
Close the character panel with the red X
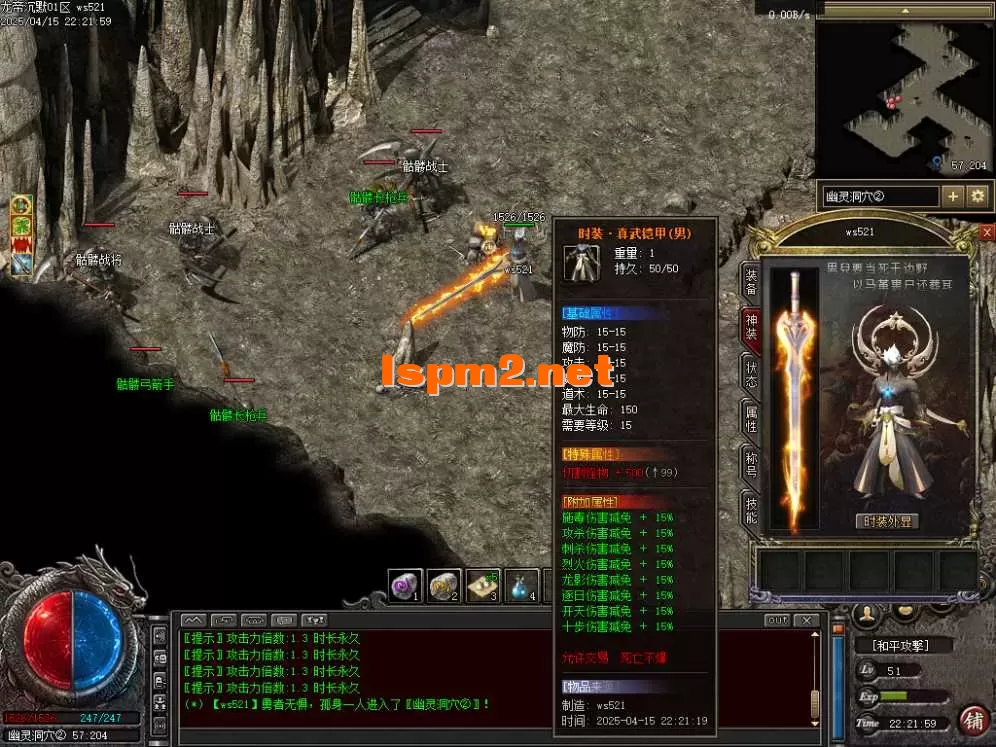(x=987, y=232)
